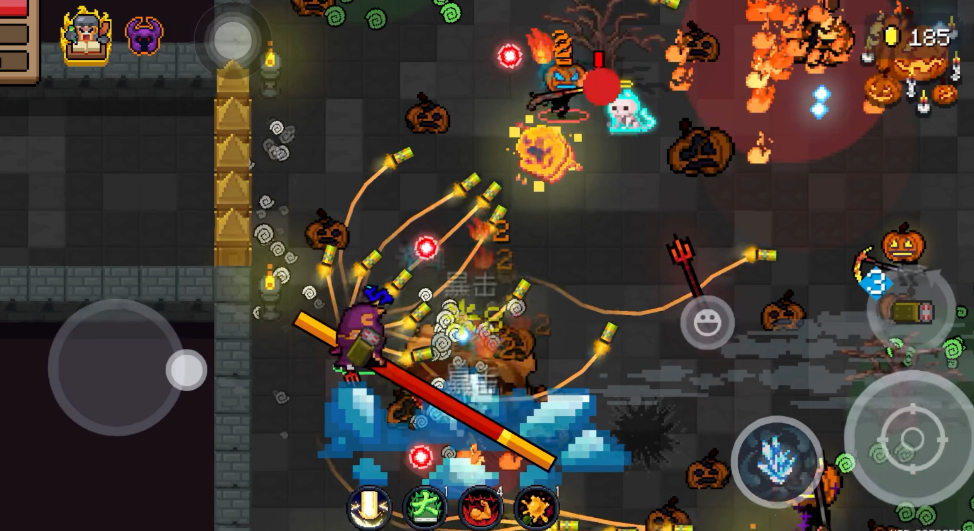Tap the virtual movement joystick knob

tap(185, 369)
